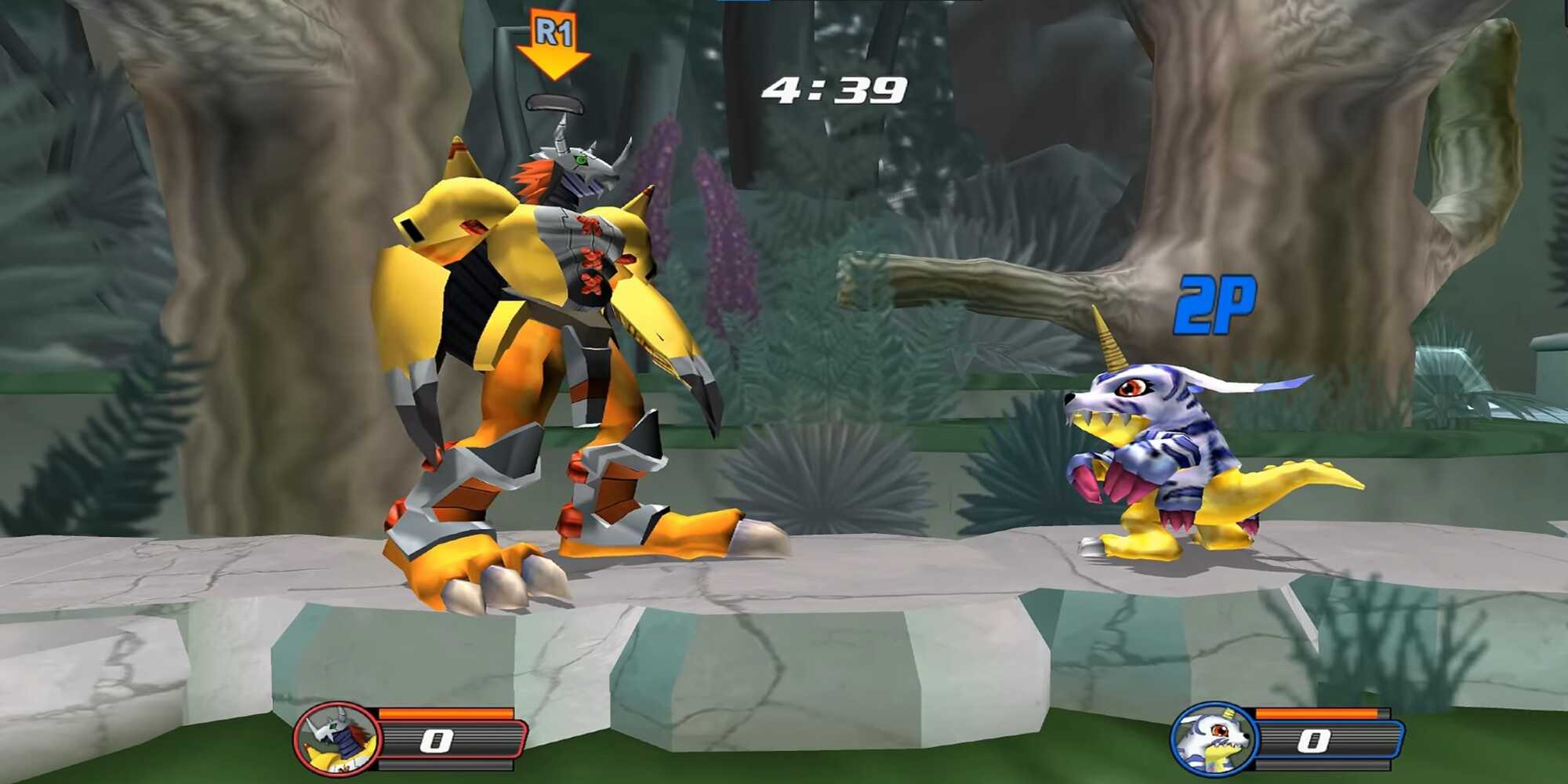This screenshot has width=1568, height=784.
Task: Select the R1 button prompt icon
Action: [554, 30]
